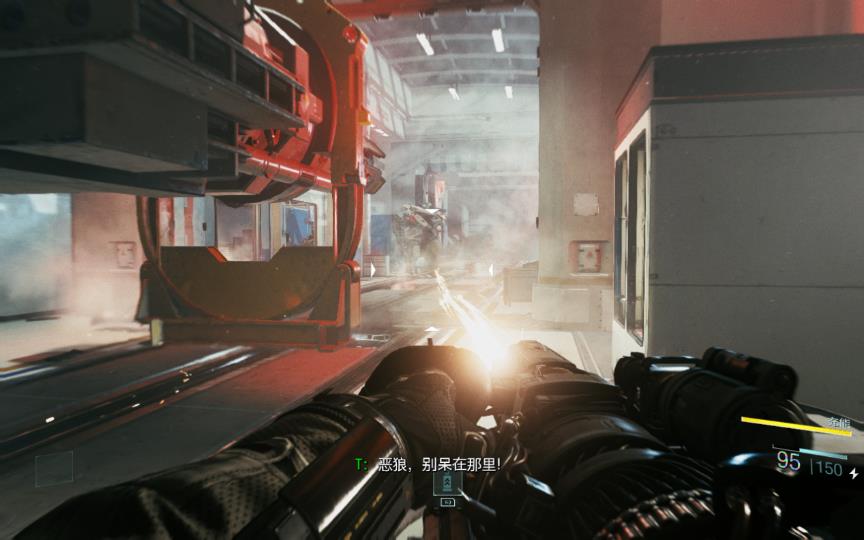Select the faint square HUD box at bottom-left
864x540 pixels.
pyautogui.click(x=54, y=468)
